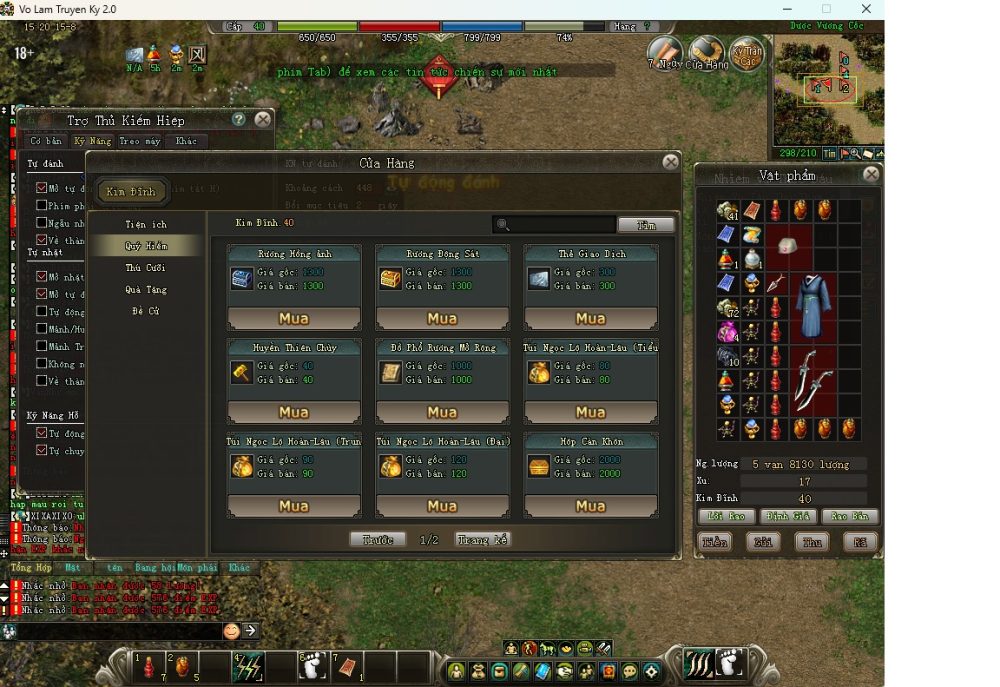1000x687 pixels.
Task: Close the Trợ Thủ Kiếm Hiệp panel
Action: pyautogui.click(x=262, y=119)
